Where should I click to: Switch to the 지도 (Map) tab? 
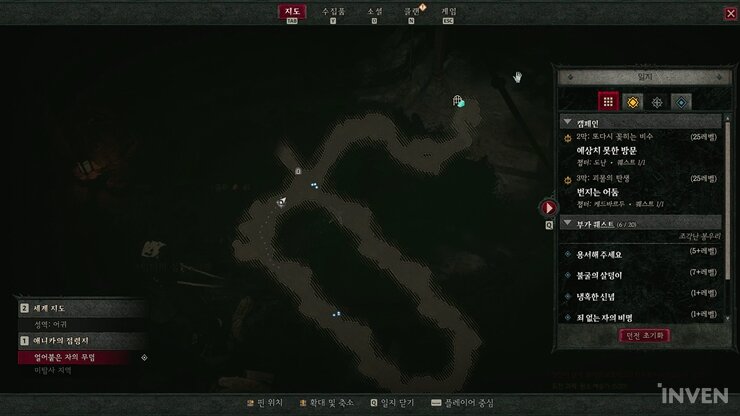(293, 11)
